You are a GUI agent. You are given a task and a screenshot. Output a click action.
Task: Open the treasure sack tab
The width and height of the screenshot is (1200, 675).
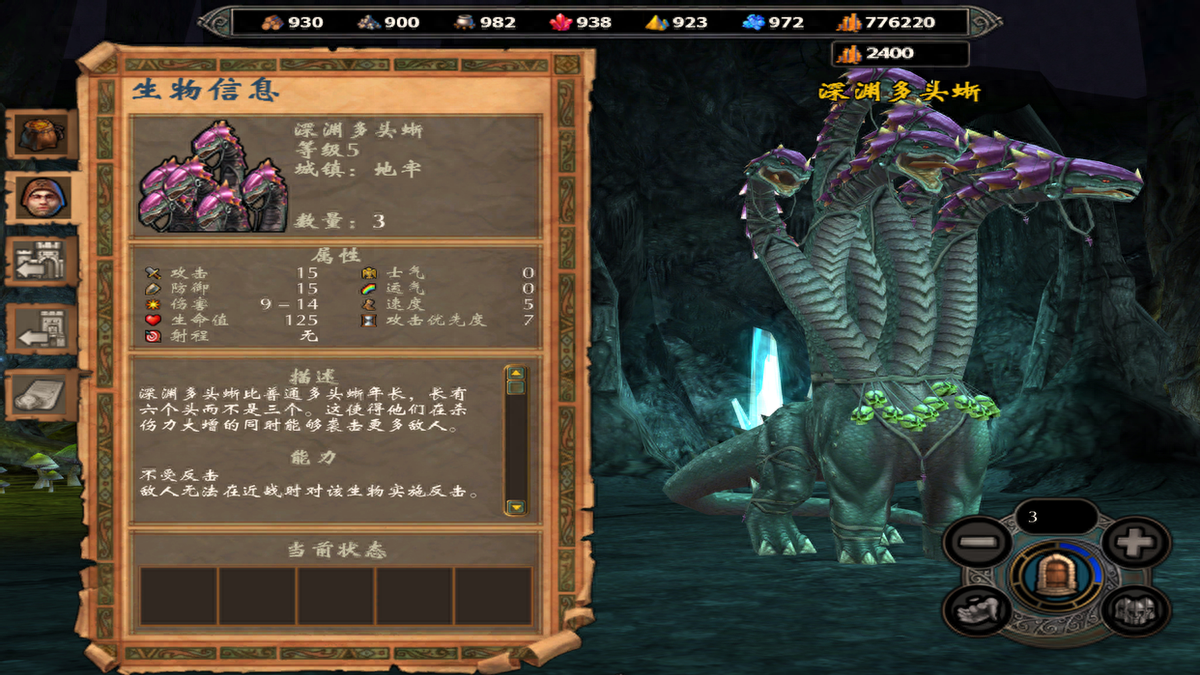click(x=42, y=134)
